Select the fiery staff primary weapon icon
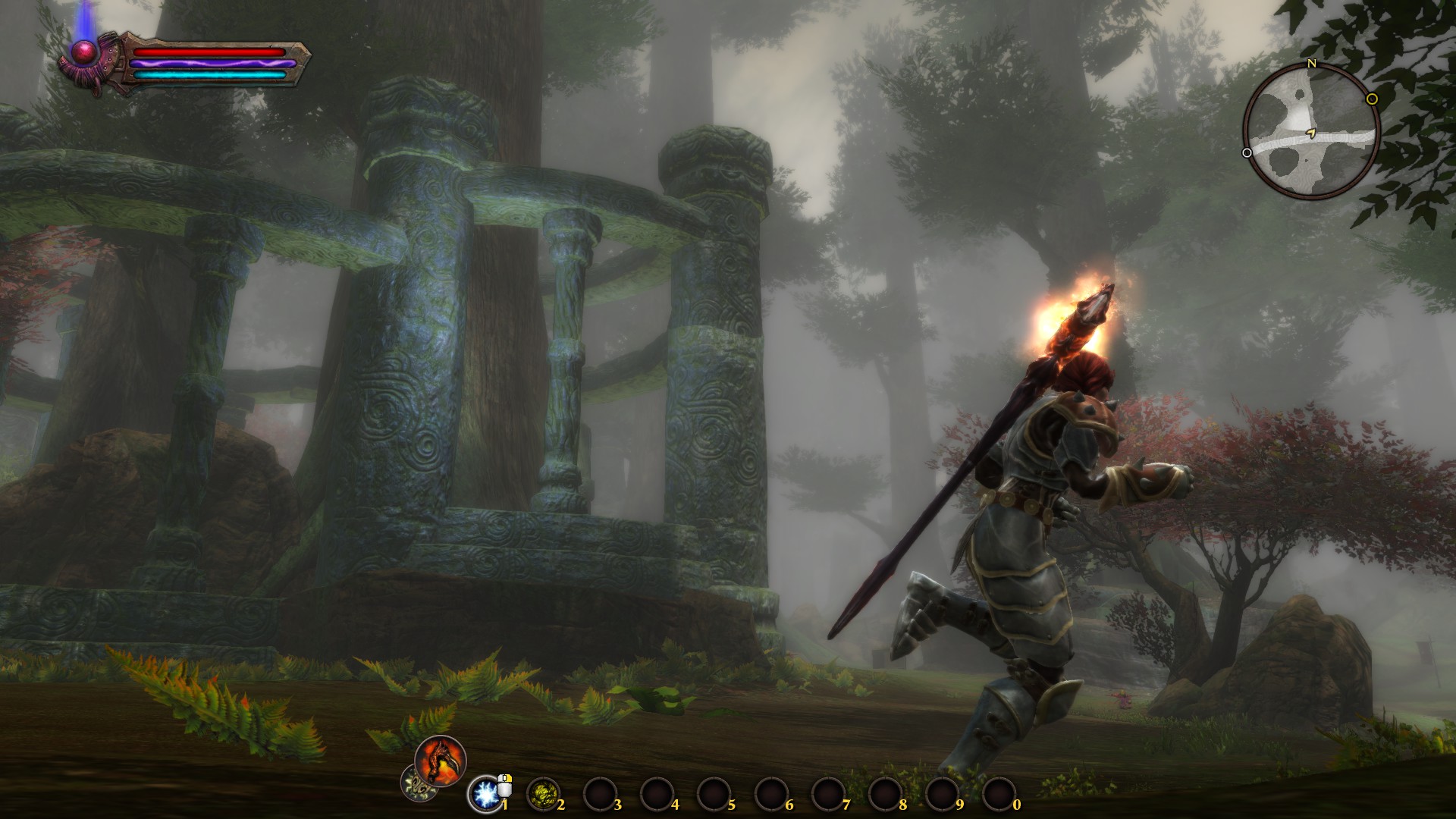The image size is (1456, 819). click(441, 761)
